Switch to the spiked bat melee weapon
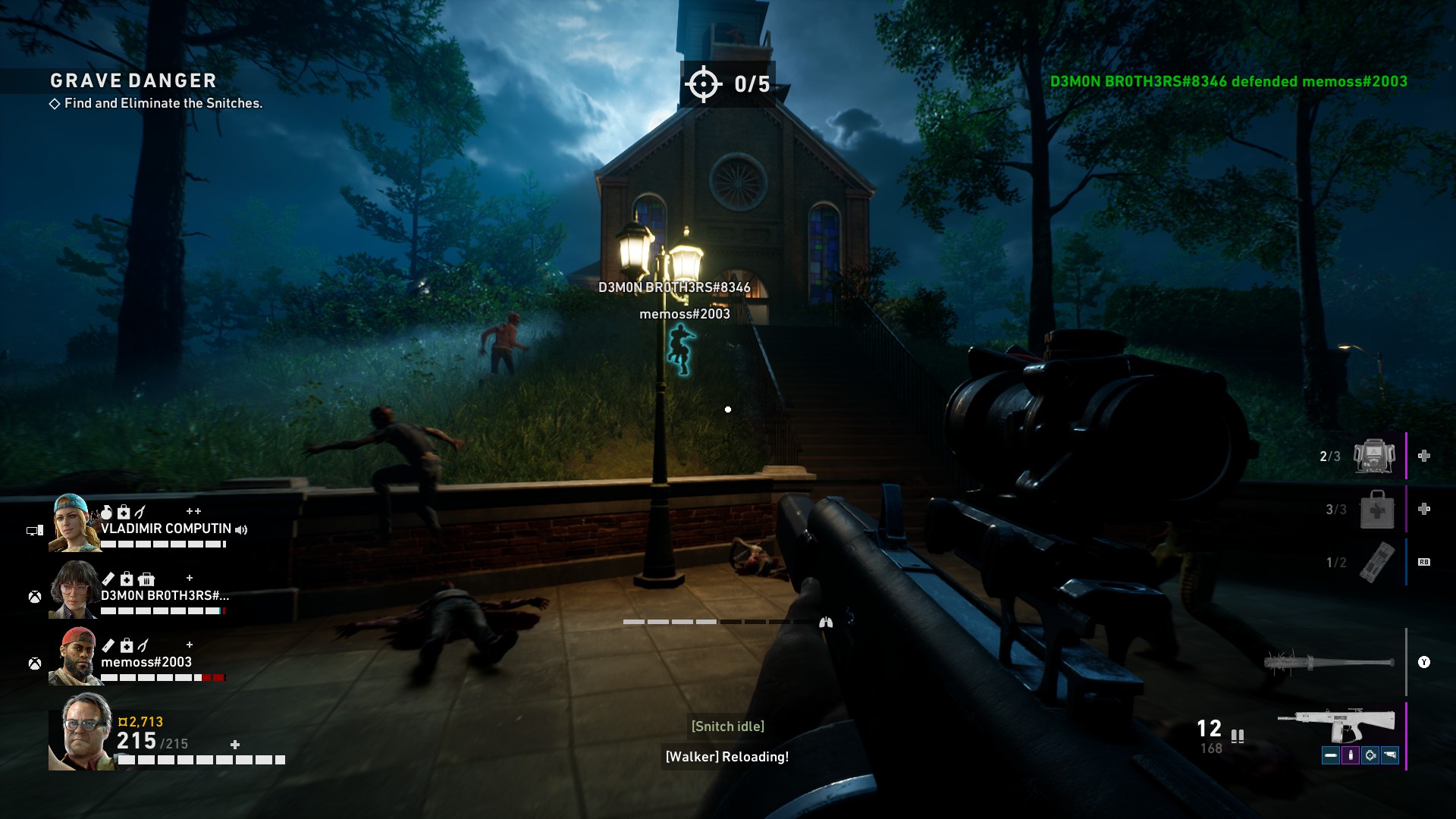 point(1329,662)
